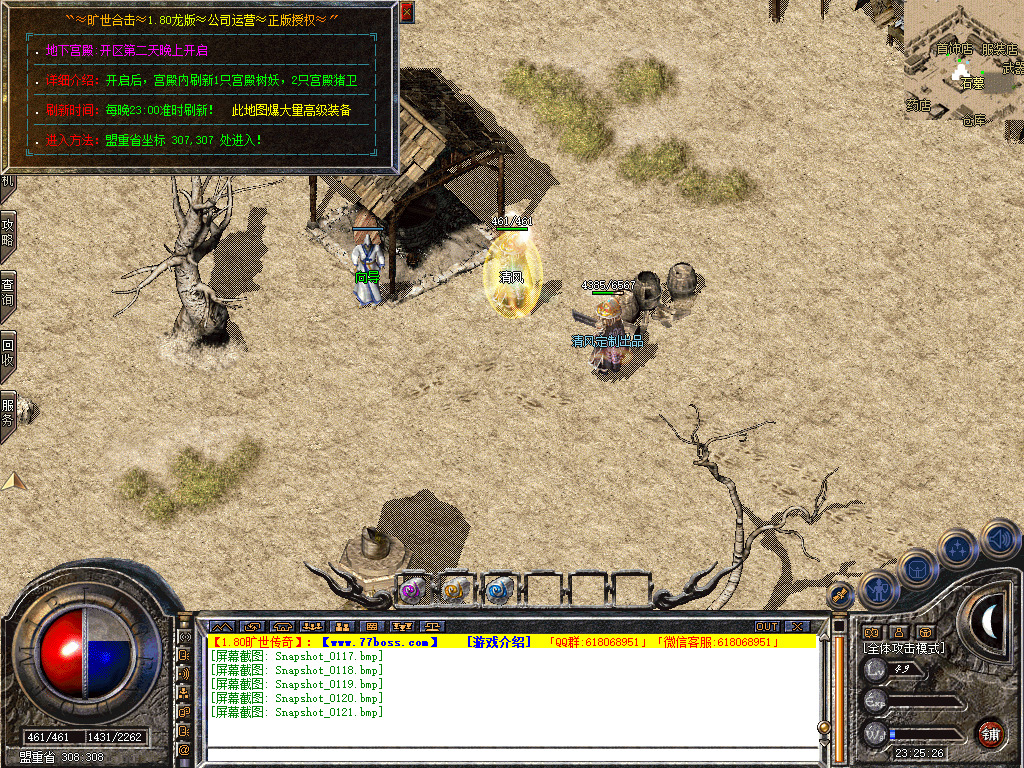
Task: Open the character equipment round button
Action: coord(876,589)
